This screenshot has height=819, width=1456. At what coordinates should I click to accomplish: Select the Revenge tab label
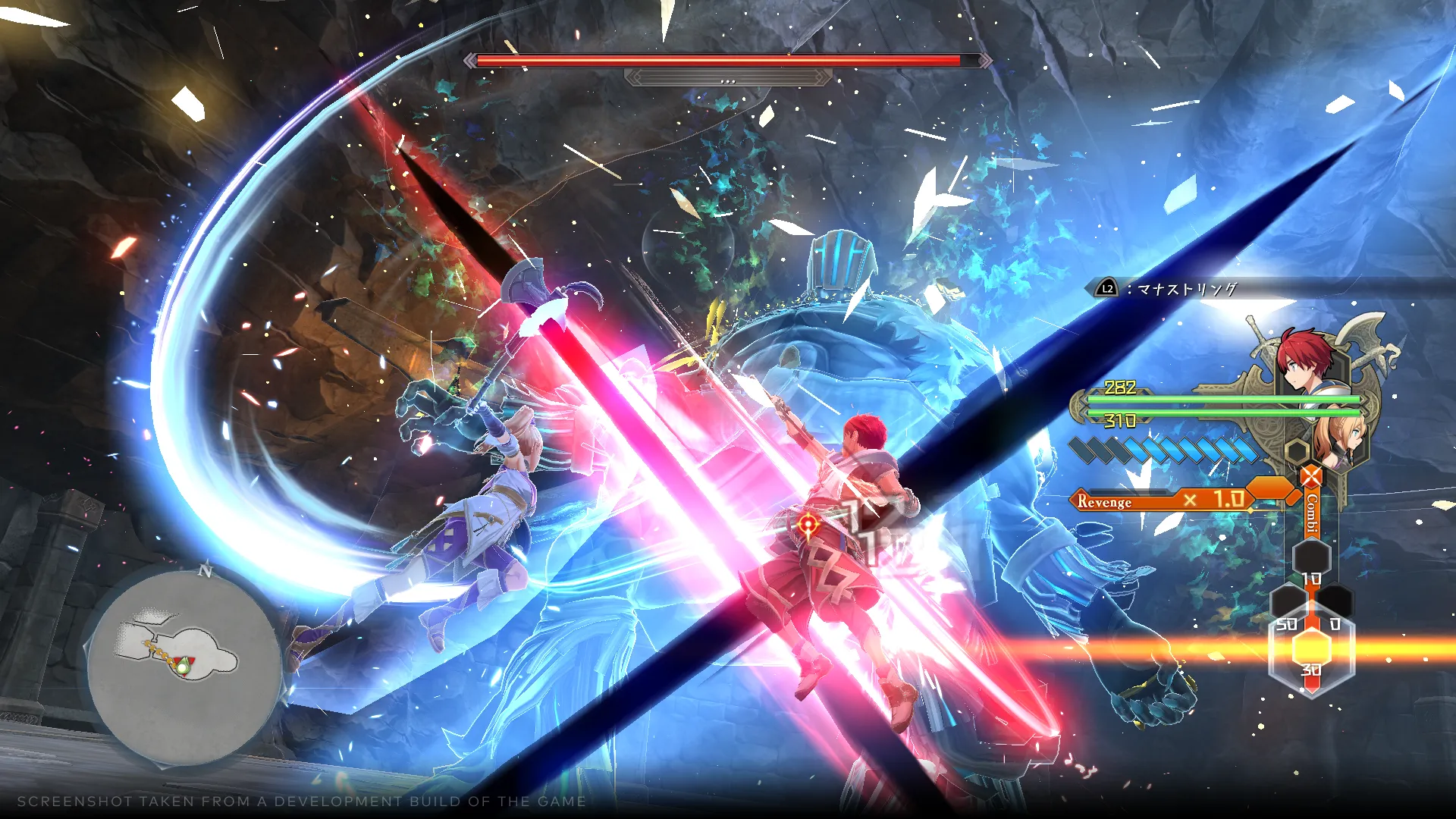click(1103, 502)
